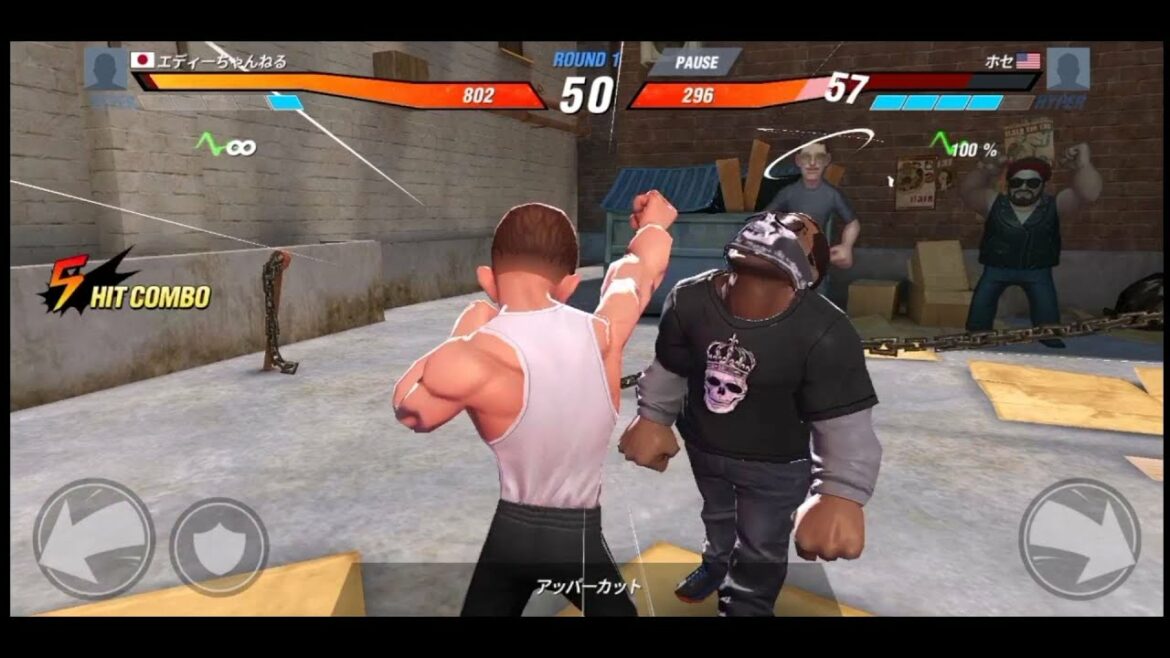Tap the right arrow attack button

click(x=1079, y=539)
